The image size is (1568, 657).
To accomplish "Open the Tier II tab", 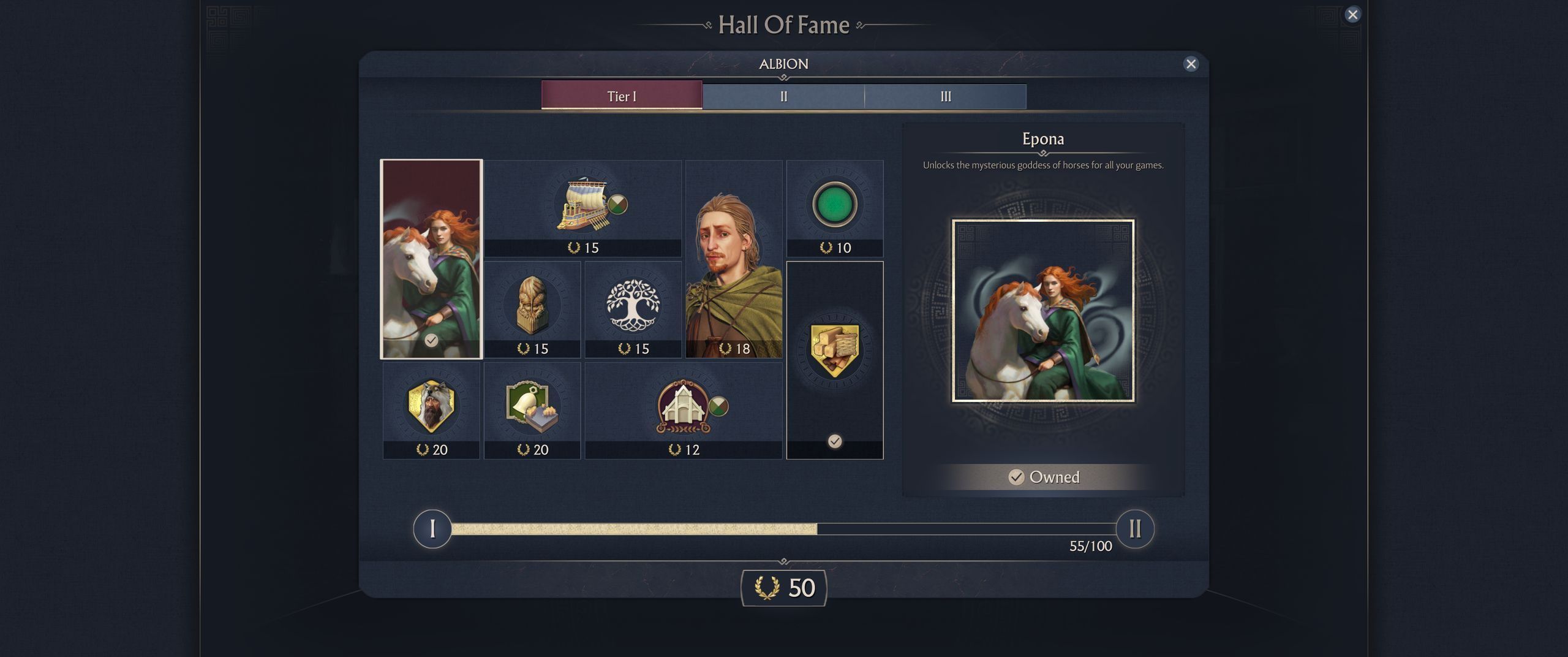I will pyautogui.click(x=783, y=97).
